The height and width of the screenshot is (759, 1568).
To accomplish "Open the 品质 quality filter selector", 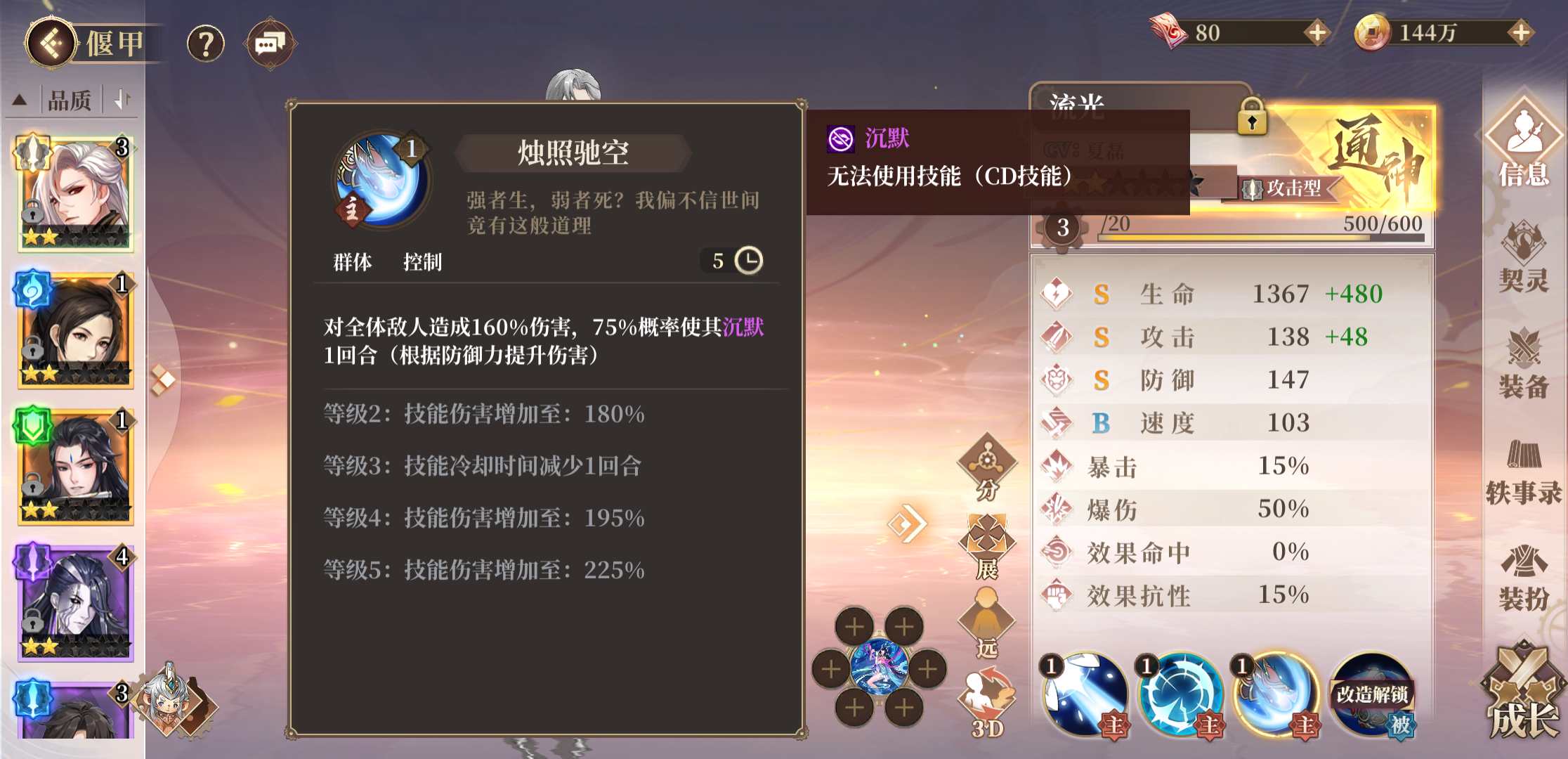I will 70,100.
